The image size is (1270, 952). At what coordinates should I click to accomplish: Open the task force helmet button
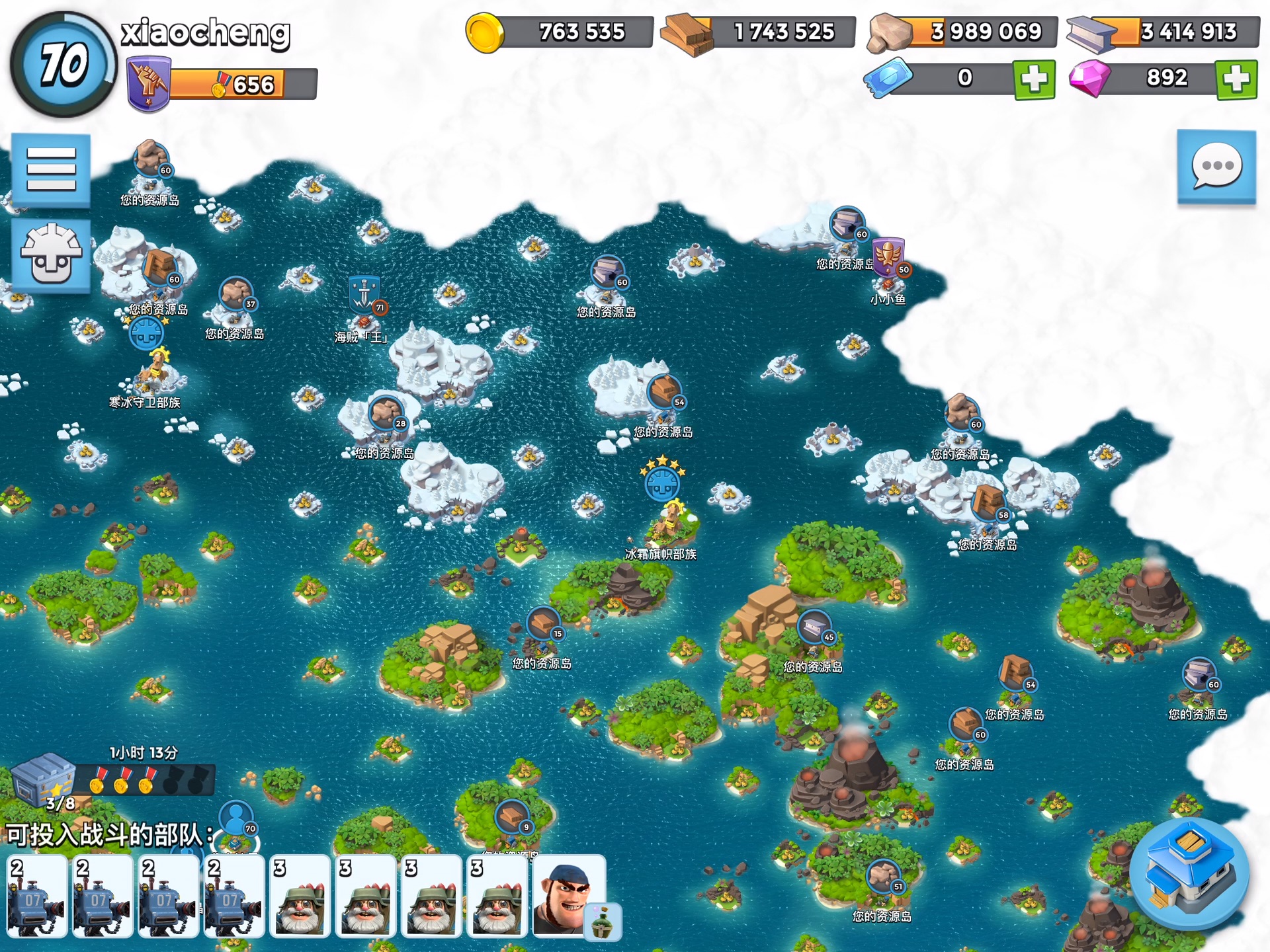point(51,255)
